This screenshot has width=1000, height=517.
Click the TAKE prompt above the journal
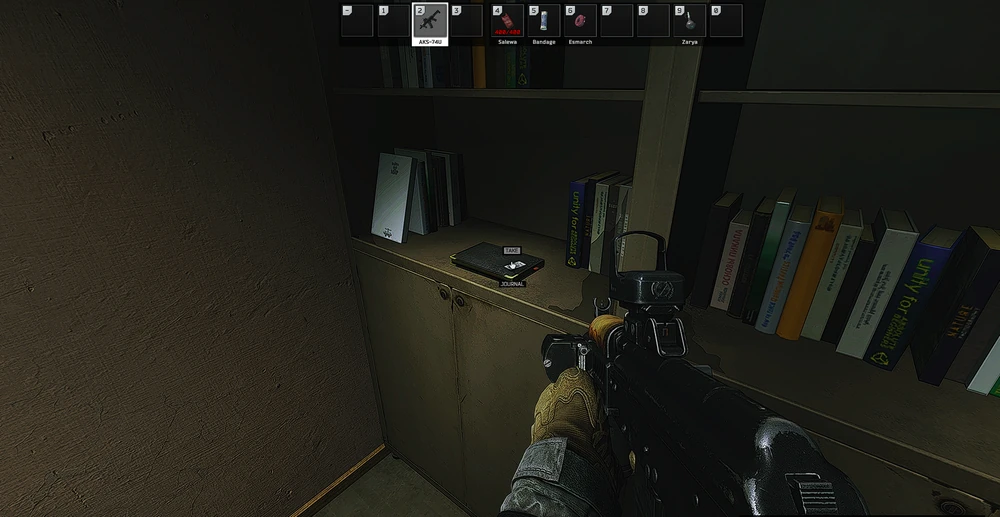pos(511,250)
